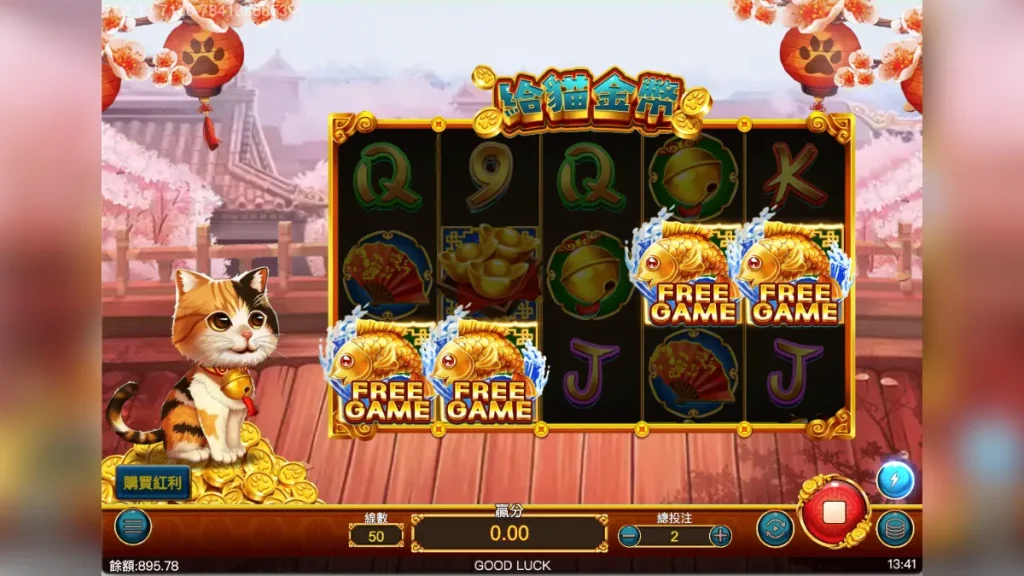The width and height of the screenshot is (1024, 576).
Task: Stop the spin with the red button
Action: click(833, 512)
